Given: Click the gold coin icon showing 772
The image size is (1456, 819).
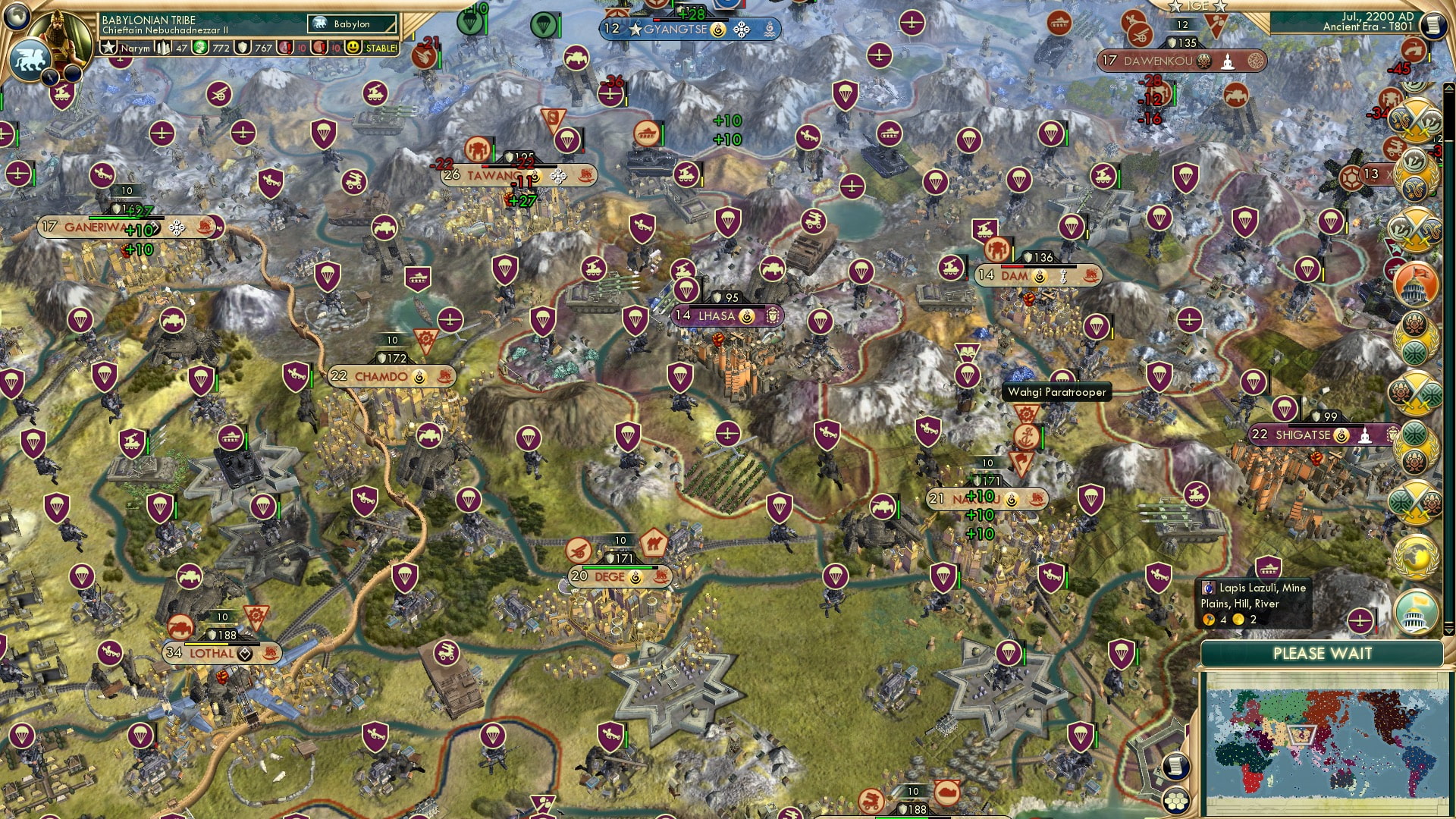Looking at the screenshot, I should click(x=200, y=48).
